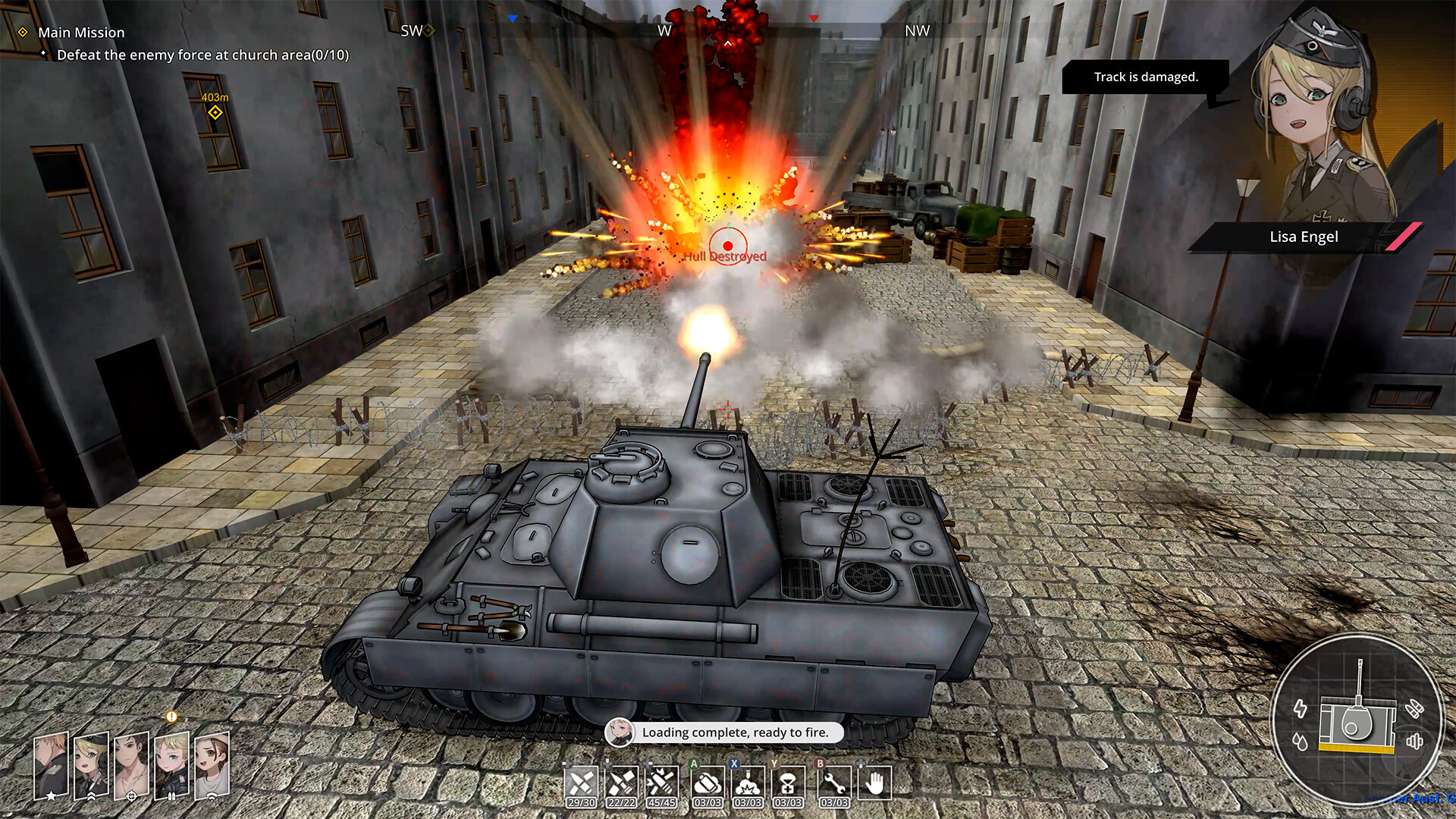Expand the Main Mission objective panel

click(x=81, y=33)
